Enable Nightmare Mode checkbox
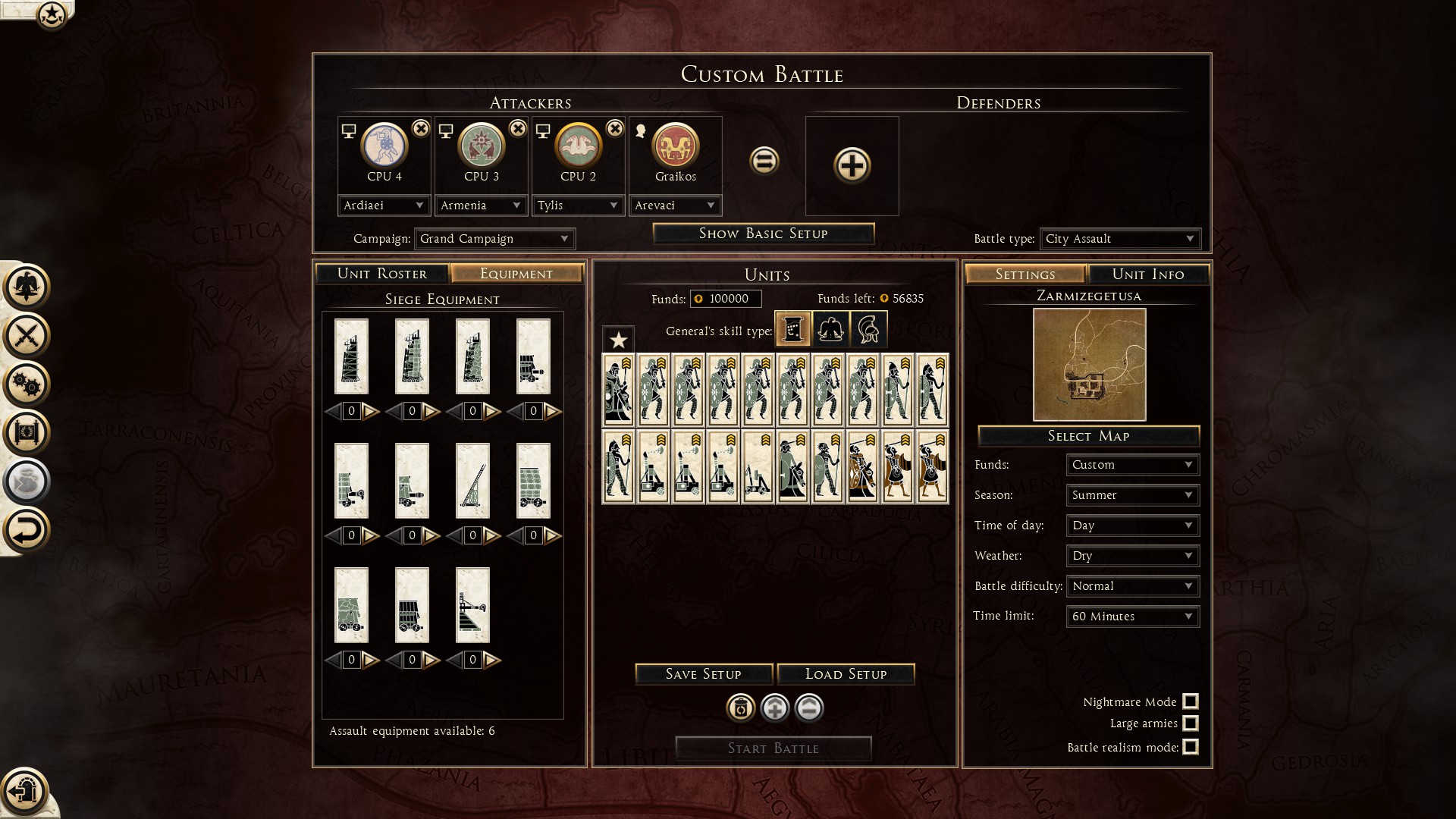Image resolution: width=1456 pixels, height=819 pixels. (1191, 701)
